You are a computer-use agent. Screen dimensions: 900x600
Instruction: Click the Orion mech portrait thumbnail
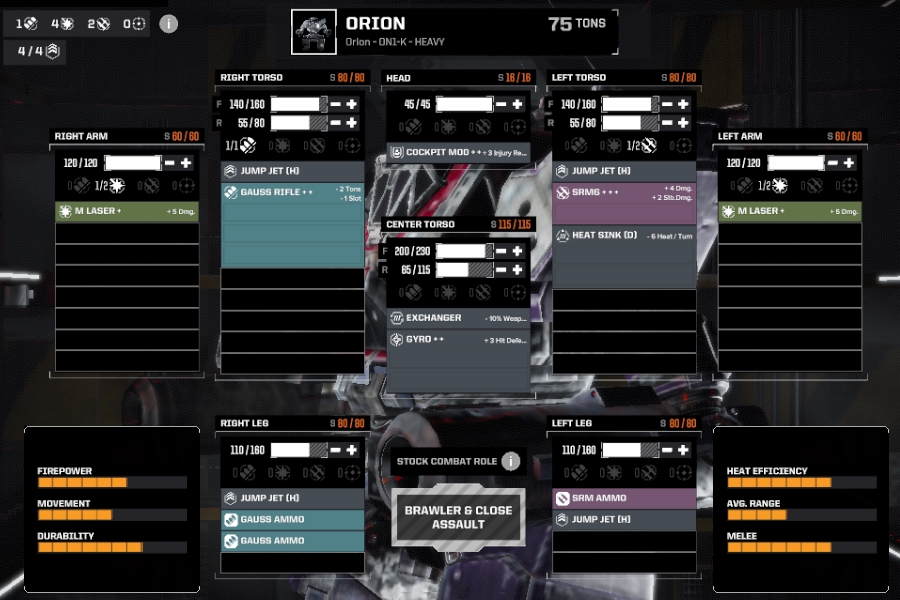314,32
